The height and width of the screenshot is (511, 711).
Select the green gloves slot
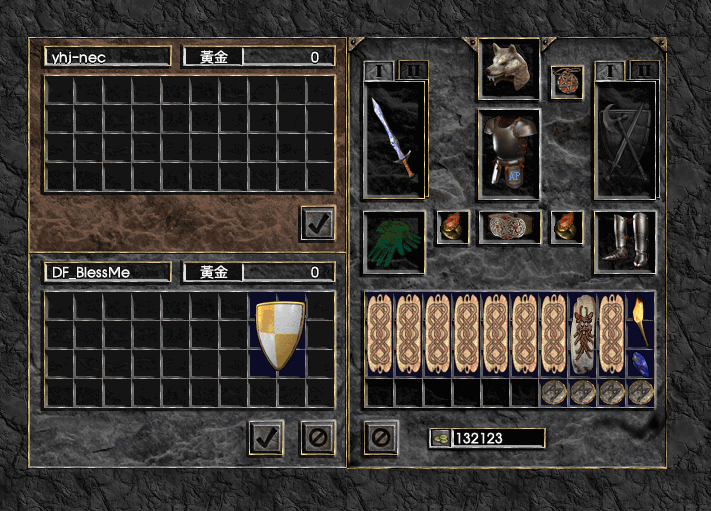[x=394, y=241]
